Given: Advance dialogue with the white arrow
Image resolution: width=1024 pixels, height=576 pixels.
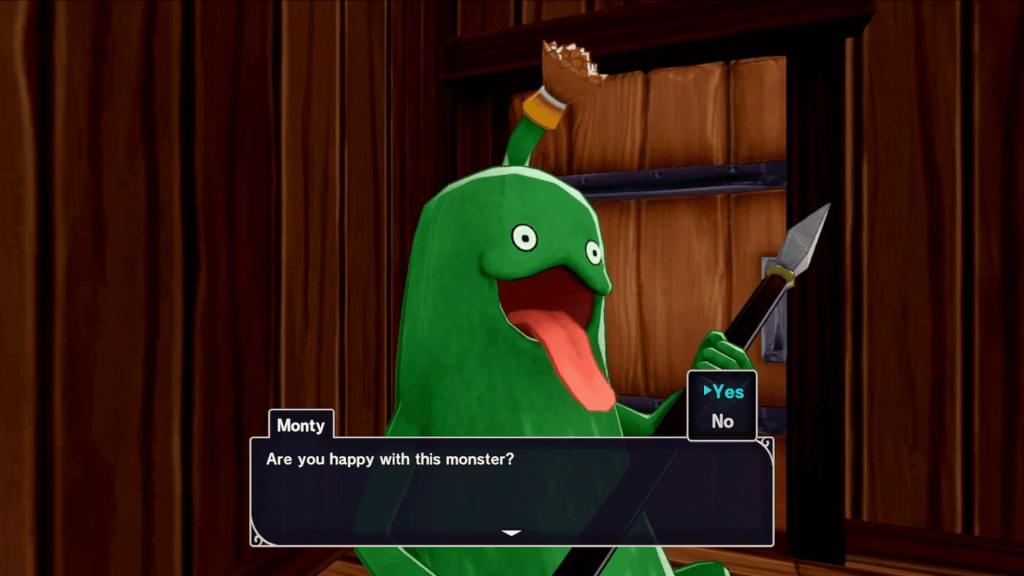Looking at the screenshot, I should tap(511, 533).
